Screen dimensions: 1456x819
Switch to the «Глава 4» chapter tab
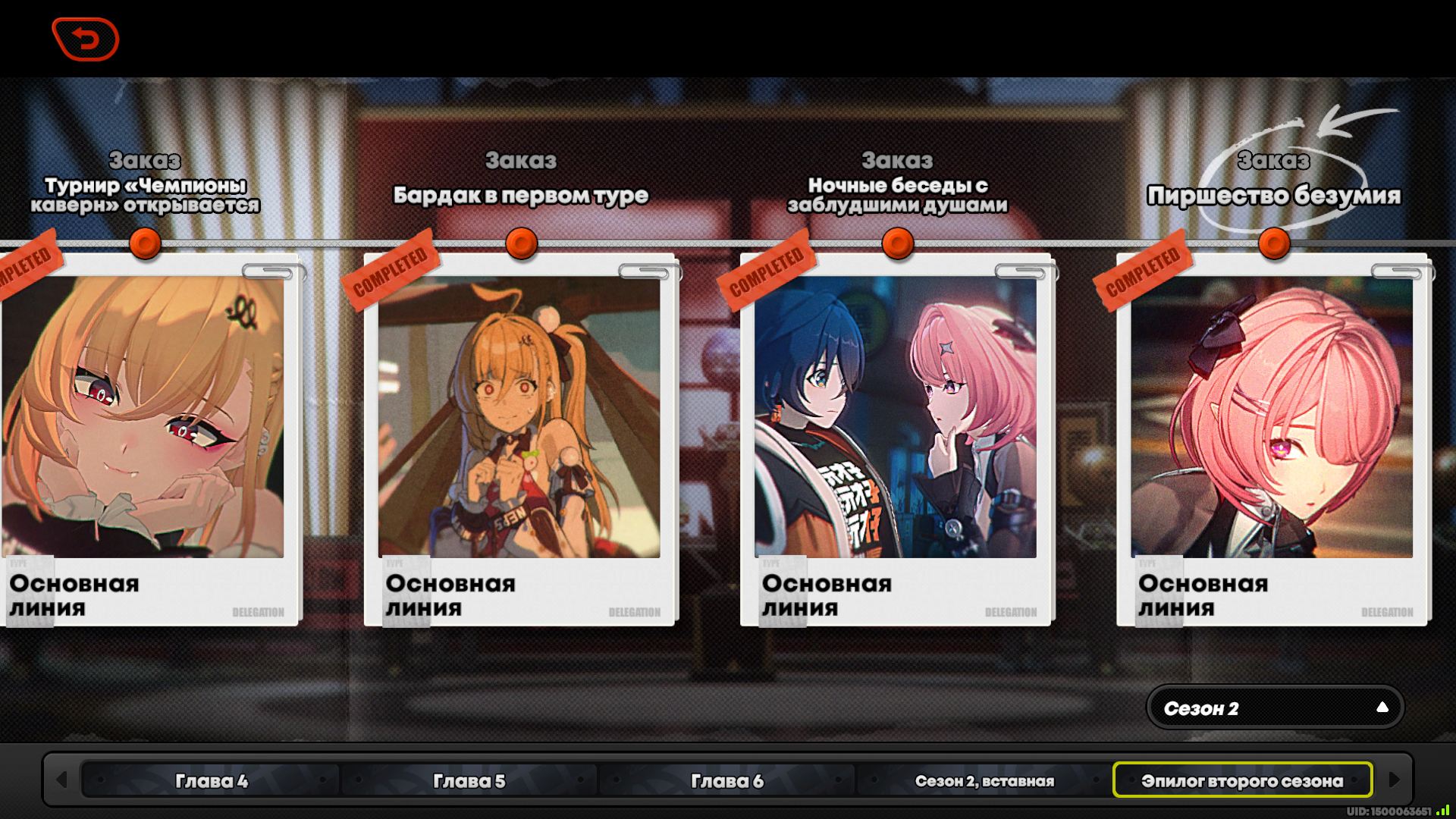point(212,780)
